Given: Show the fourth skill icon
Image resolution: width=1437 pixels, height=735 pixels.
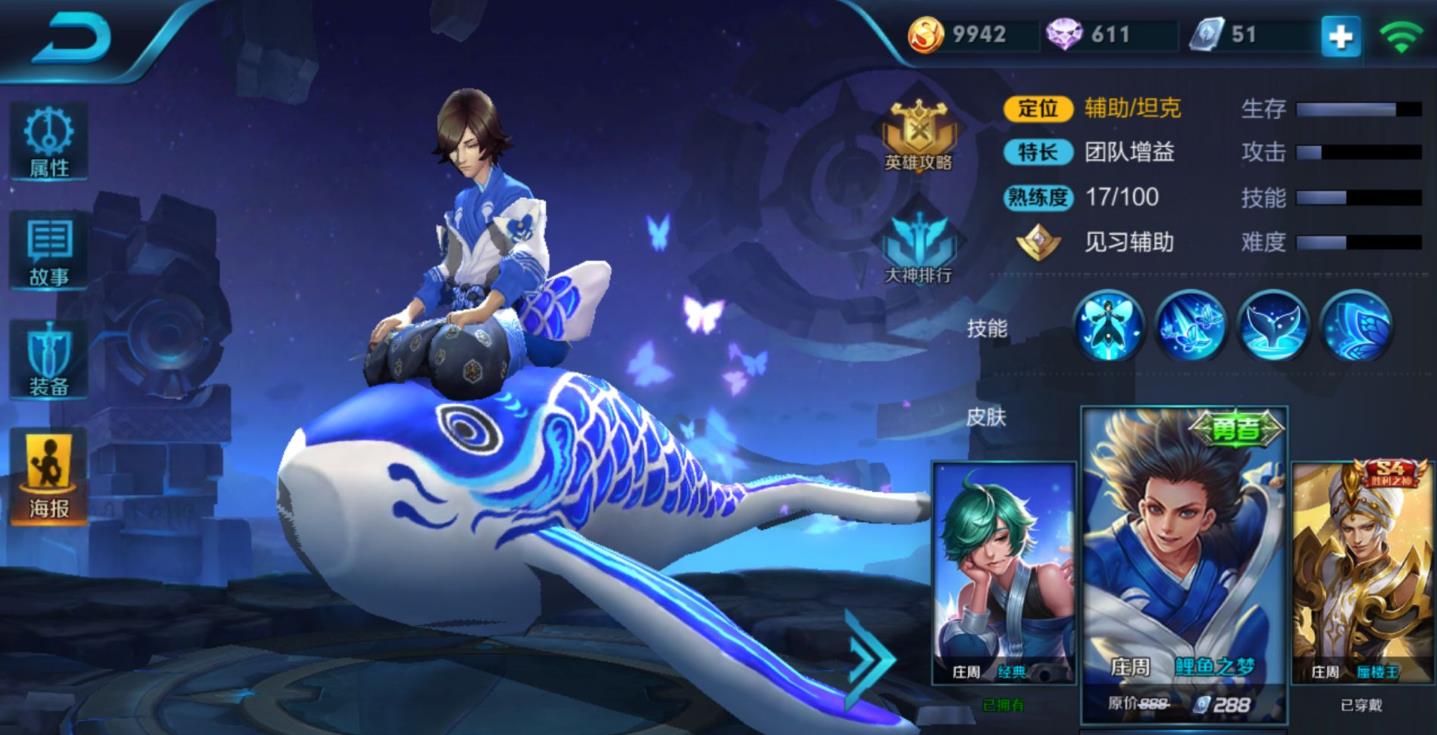Looking at the screenshot, I should tap(1356, 326).
